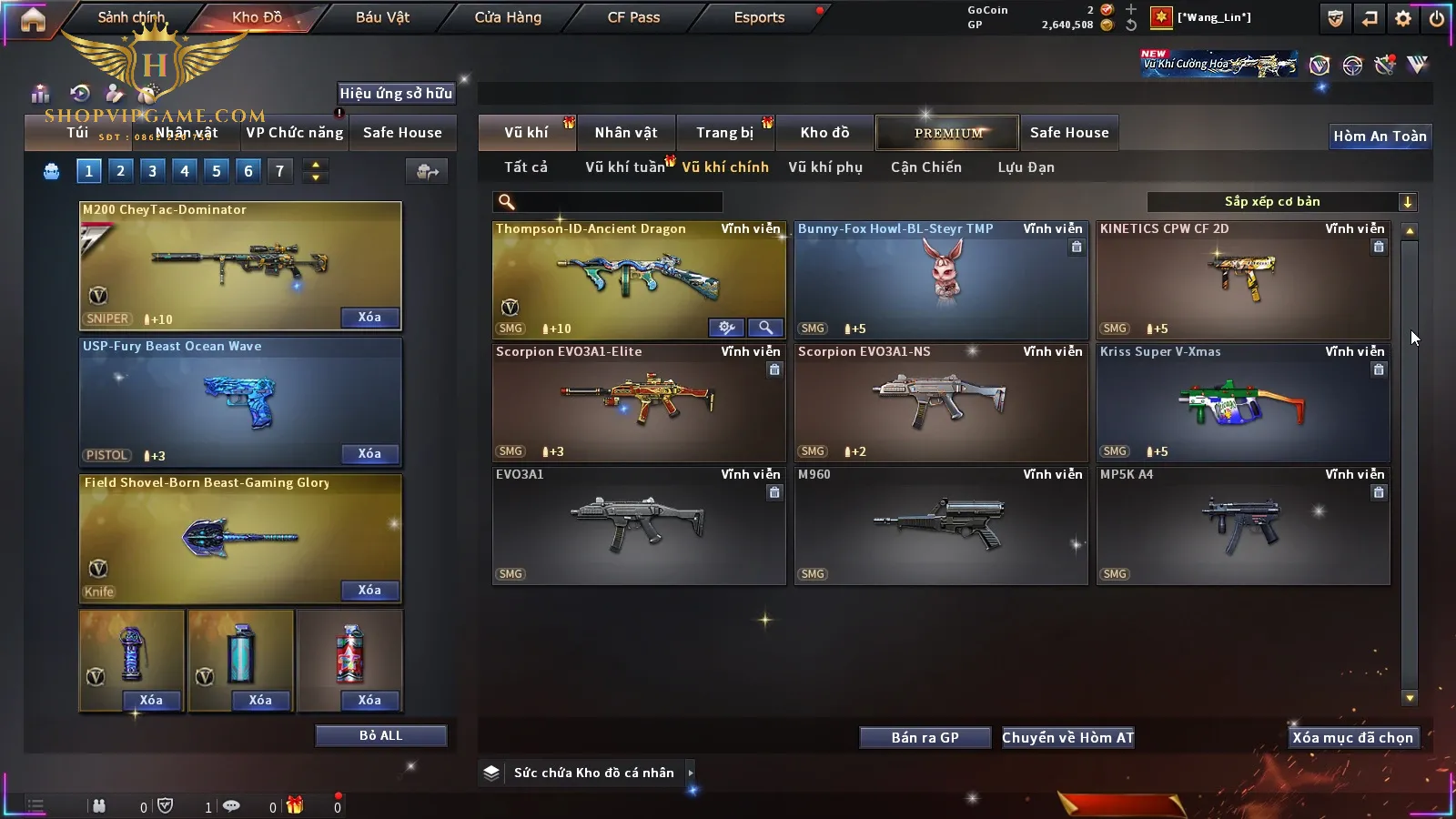The width and height of the screenshot is (1456, 819).
Task: Select the Thompson-ID-Ancient Dragon weapon
Action: pos(638,278)
